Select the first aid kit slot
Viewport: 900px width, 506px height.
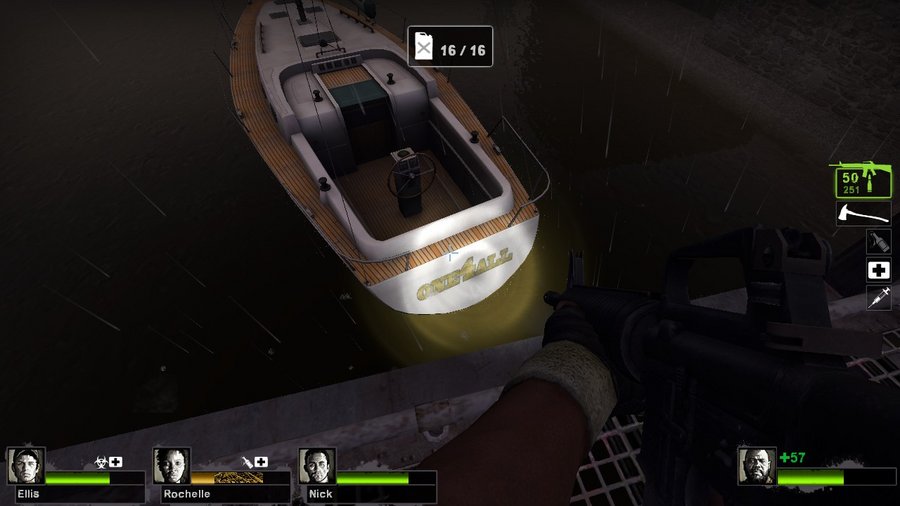[878, 270]
